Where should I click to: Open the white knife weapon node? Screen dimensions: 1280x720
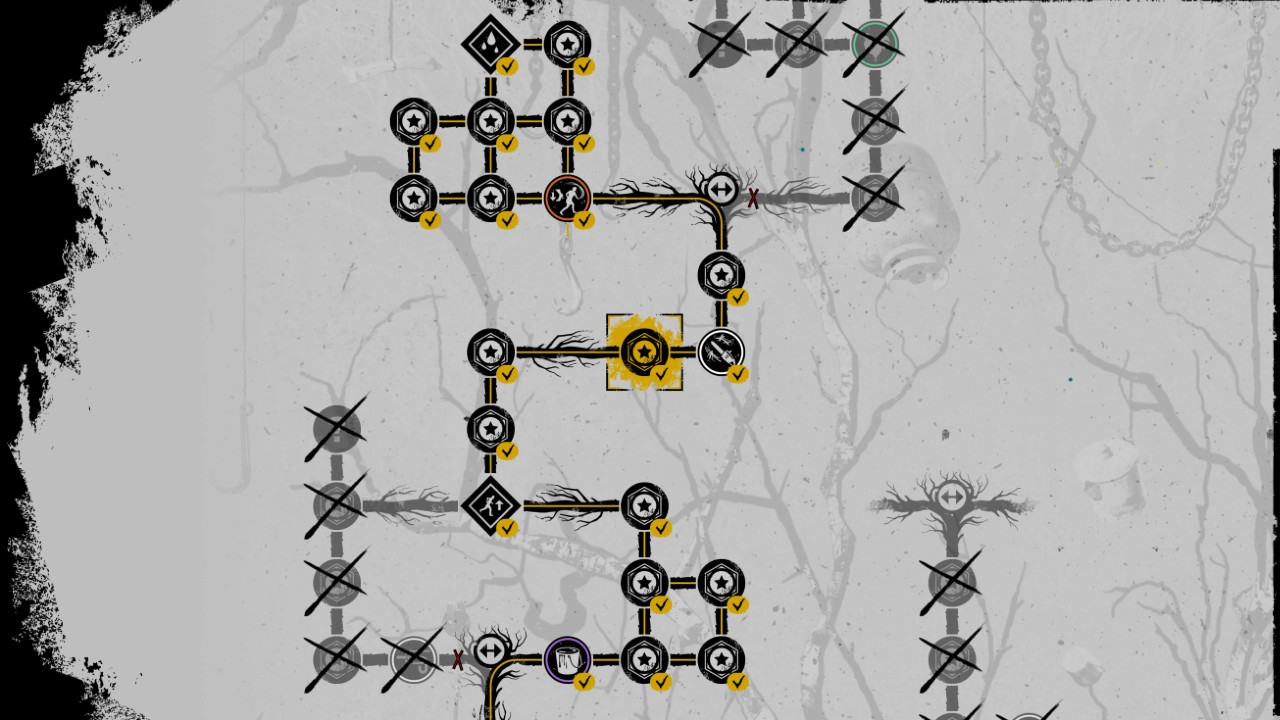pos(722,352)
